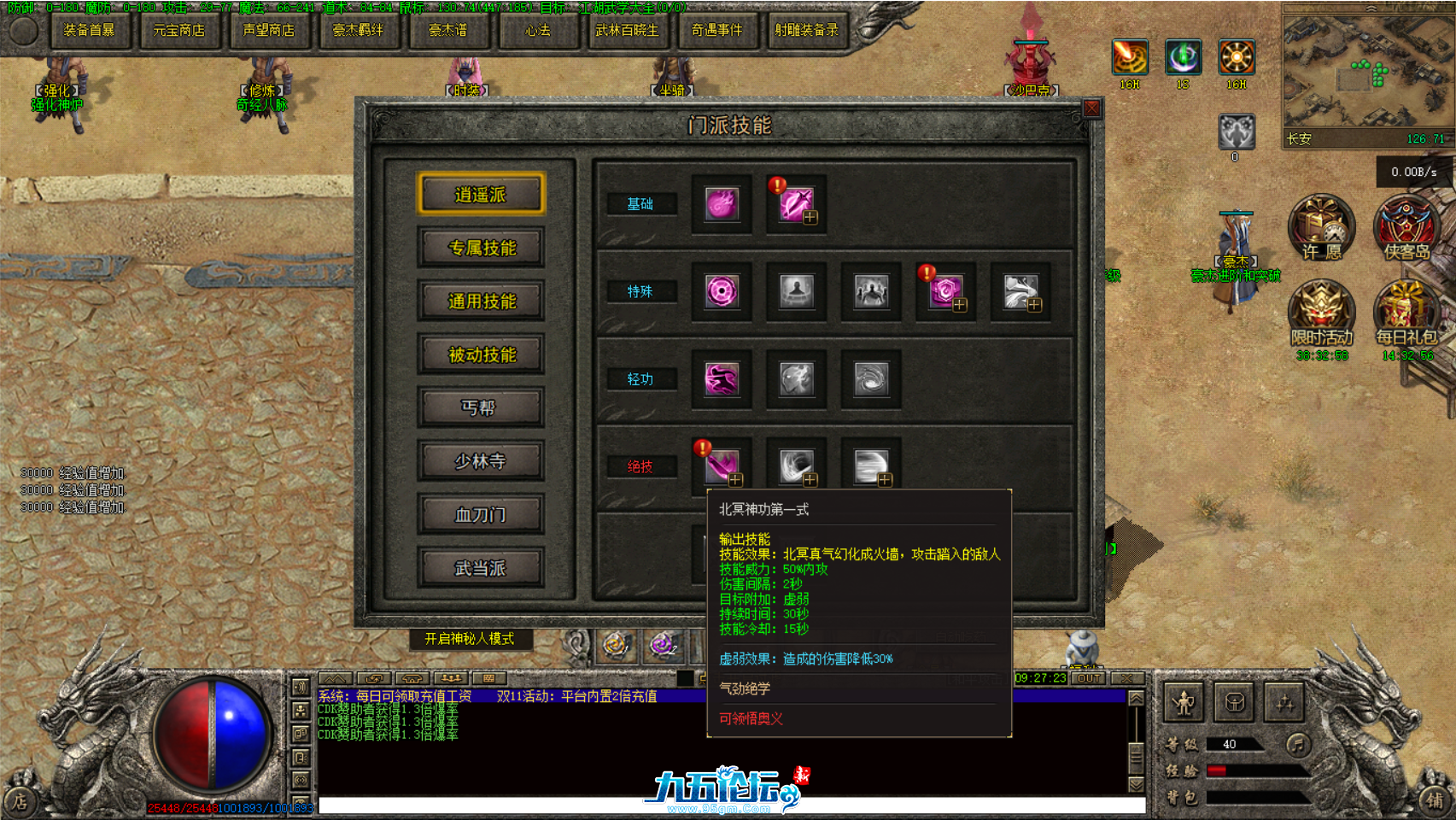
Task: Collapse the chat with the chevron button
Action: pyautogui.click(x=335, y=678)
